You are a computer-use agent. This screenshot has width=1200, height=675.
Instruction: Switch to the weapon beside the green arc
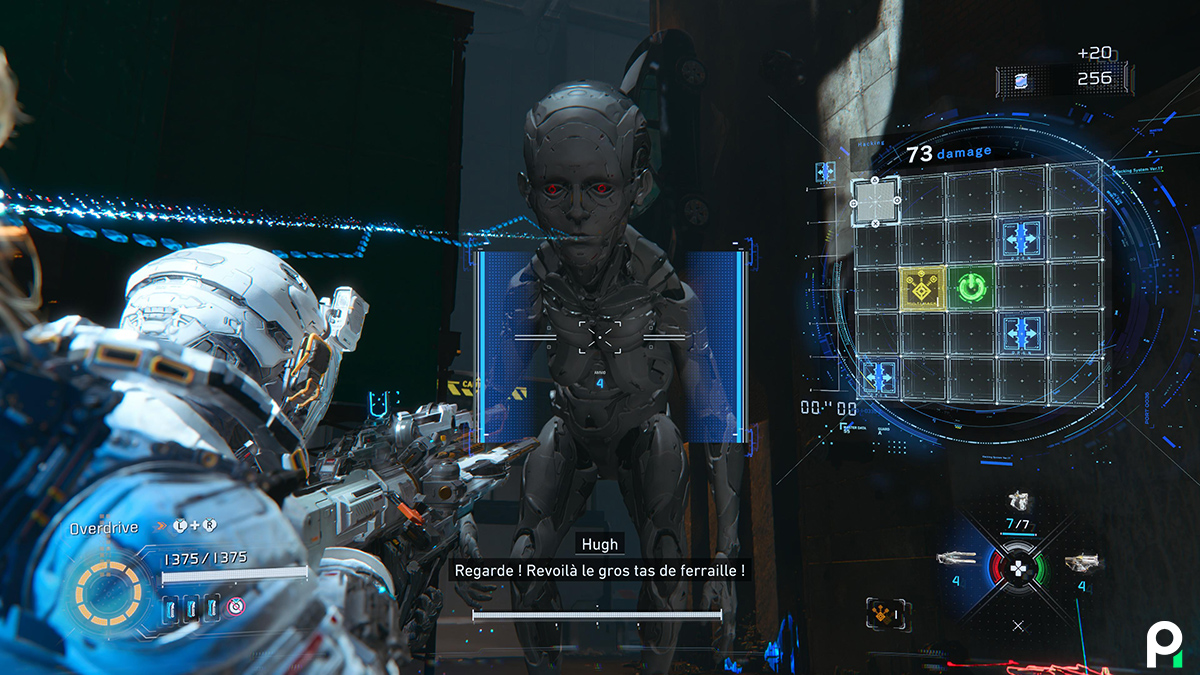pos(1080,563)
